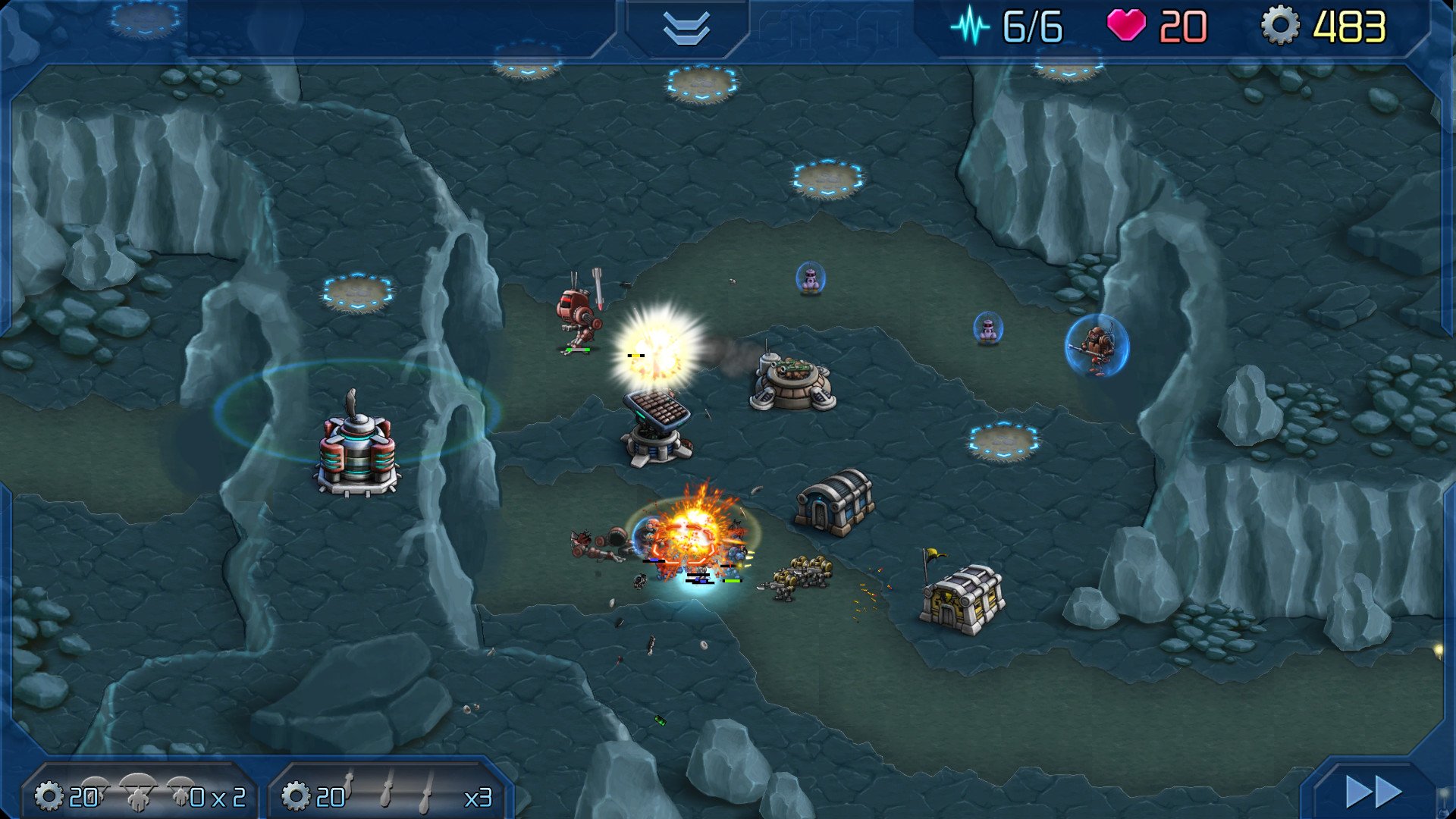The width and height of the screenshot is (1456, 819).
Task: Click the gear cost icon beside the paratrooper ability
Action: [x=49, y=794]
